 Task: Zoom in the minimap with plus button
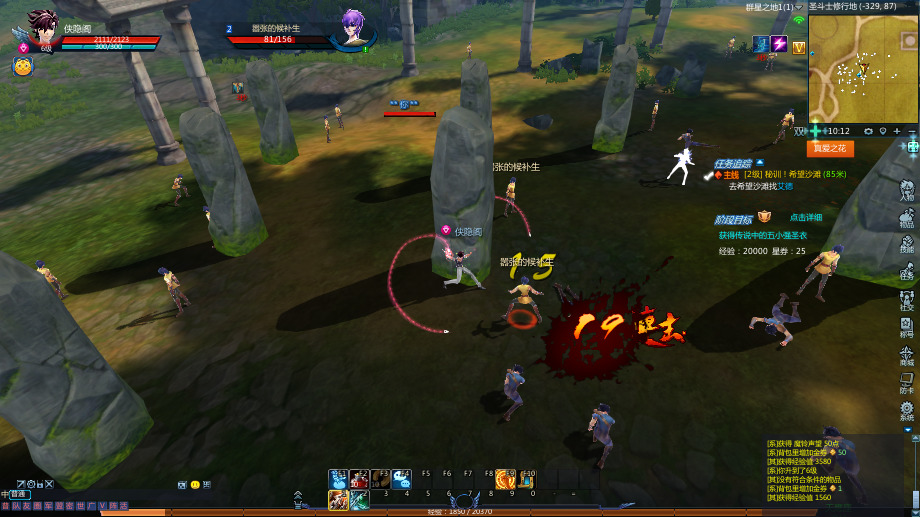tap(897, 131)
